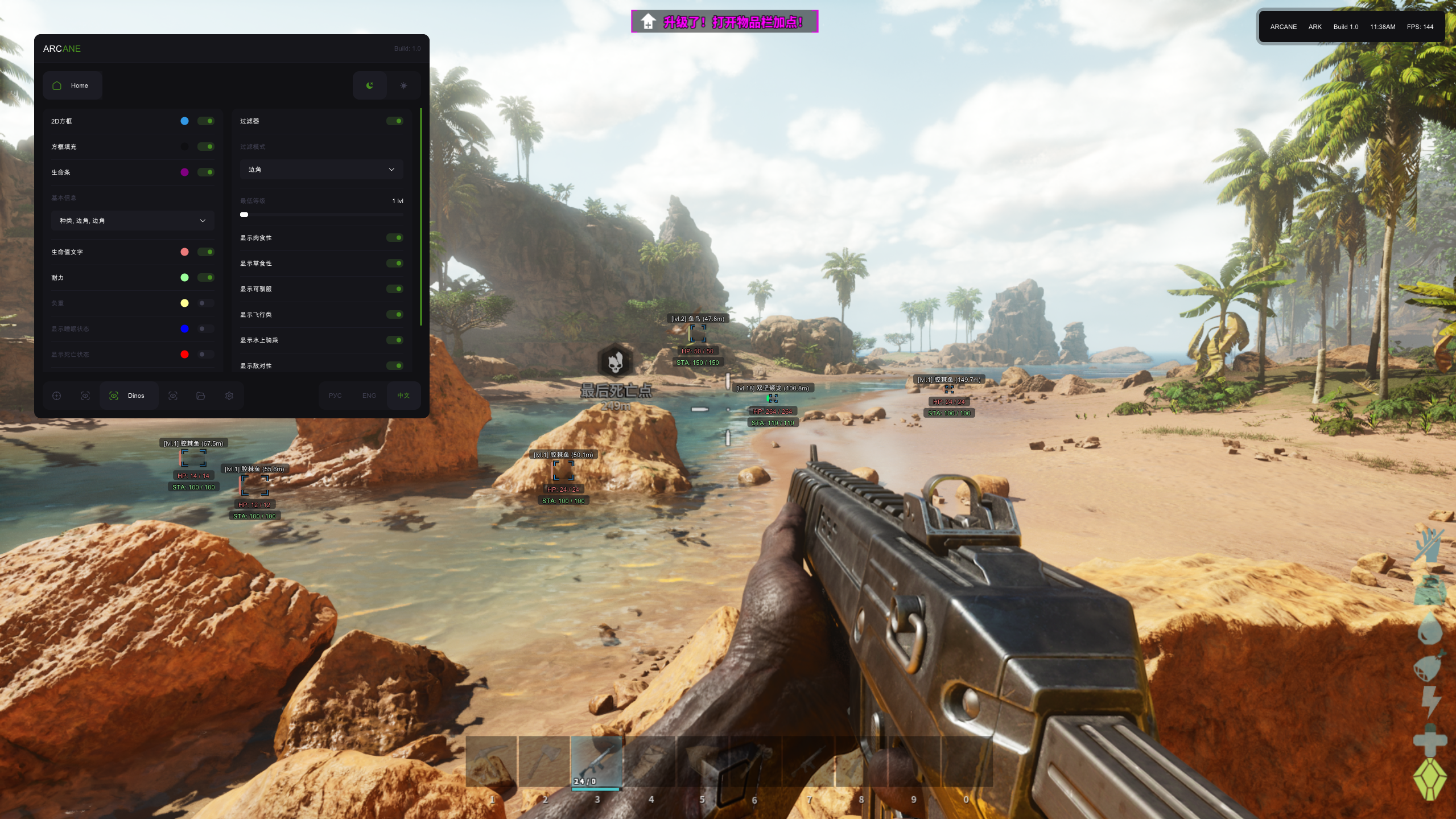Open the Home section of the ARCANE panel
The image size is (1456, 819).
coord(72,85)
